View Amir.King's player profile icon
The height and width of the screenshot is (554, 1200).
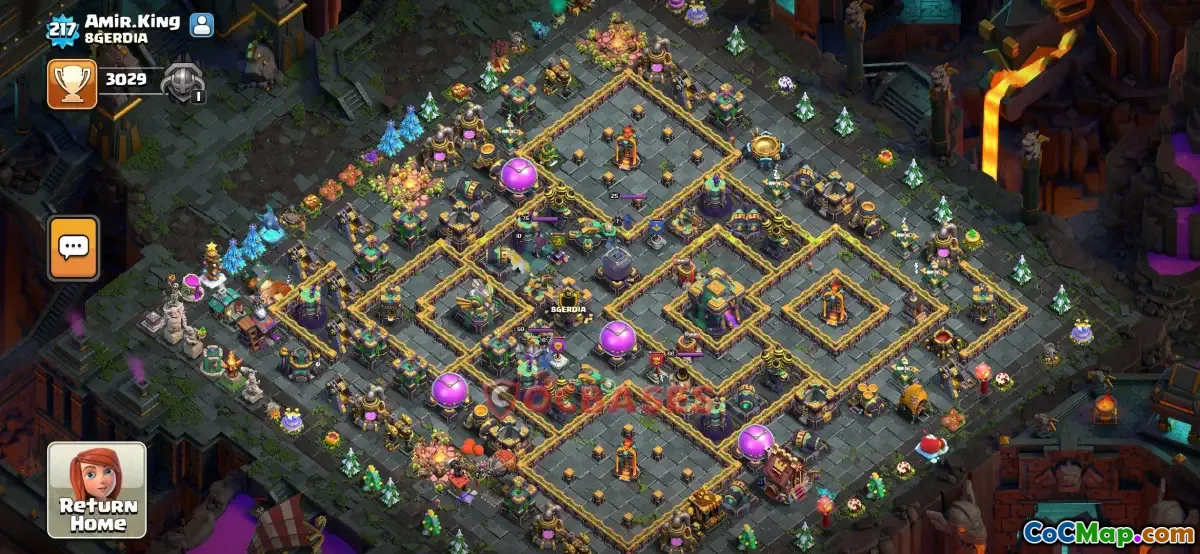tap(202, 25)
